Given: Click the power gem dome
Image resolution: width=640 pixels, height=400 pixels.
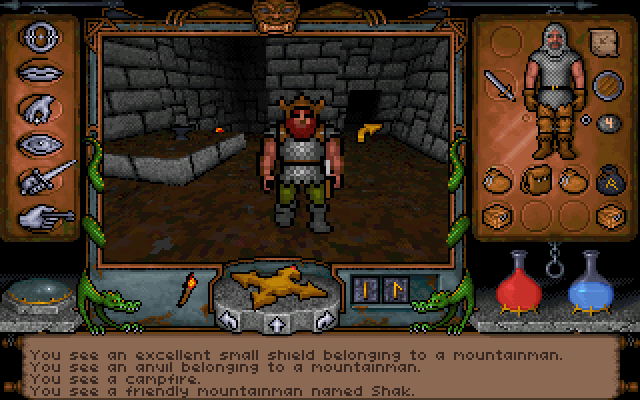Looking at the screenshot, I should [x=41, y=296].
